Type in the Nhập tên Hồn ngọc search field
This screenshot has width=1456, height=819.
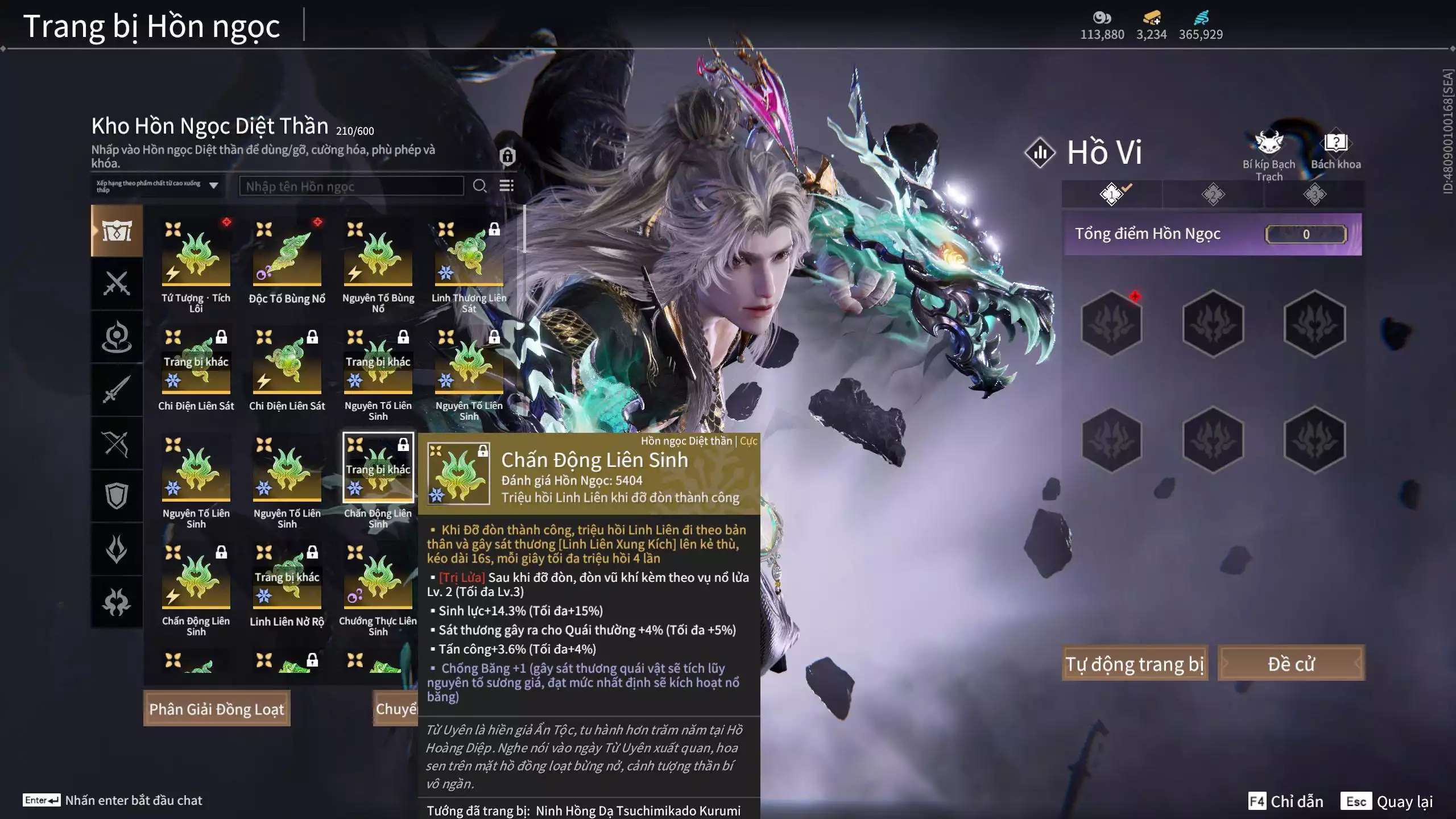click(351, 187)
